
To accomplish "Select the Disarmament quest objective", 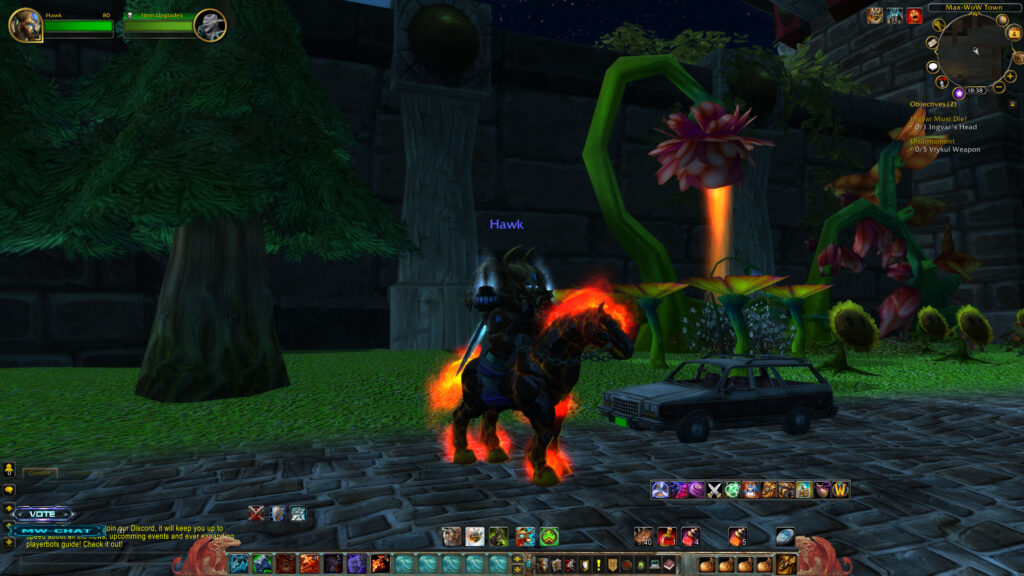I will tap(932, 141).
